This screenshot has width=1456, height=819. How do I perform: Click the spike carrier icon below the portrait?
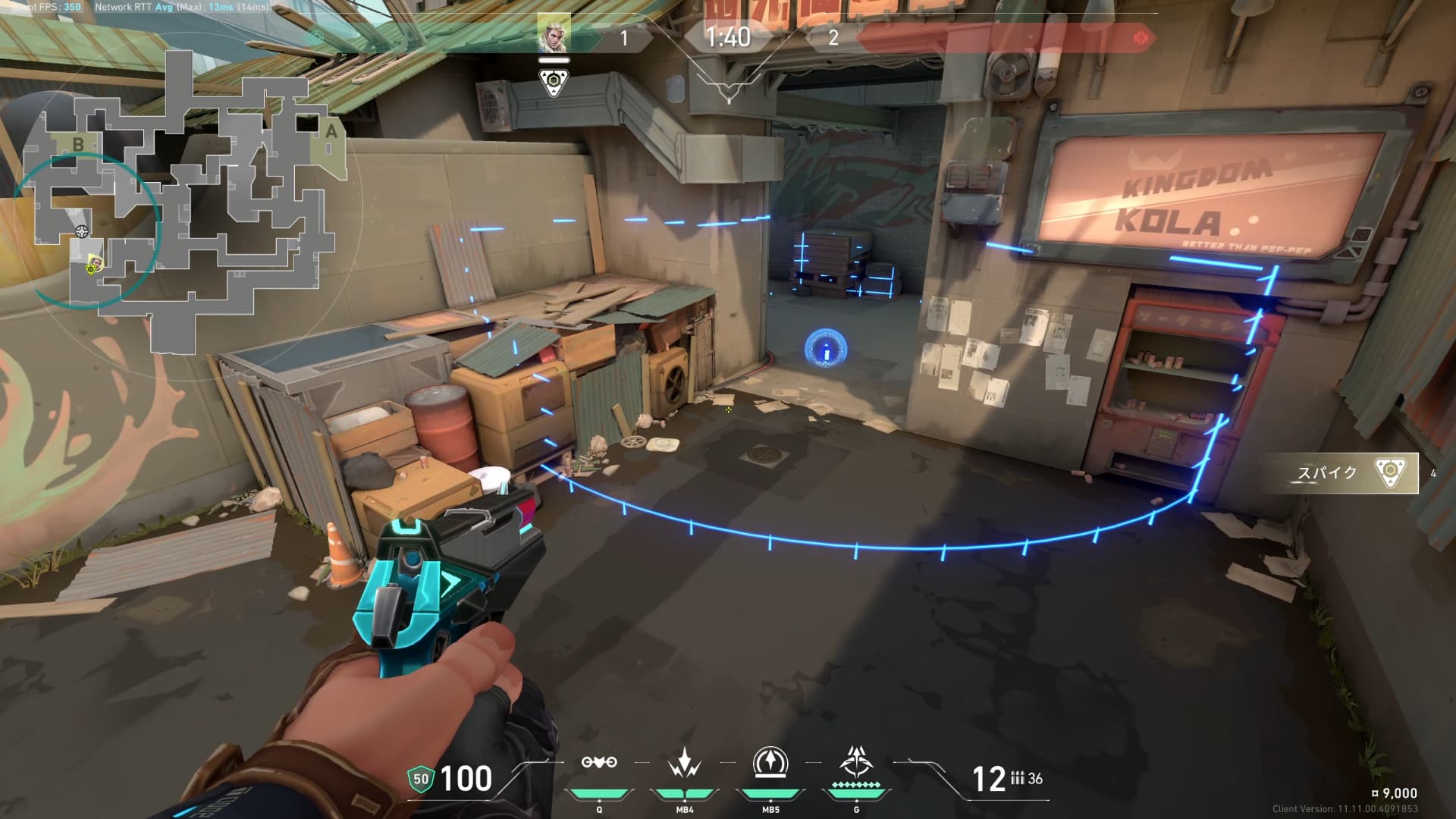point(554,82)
